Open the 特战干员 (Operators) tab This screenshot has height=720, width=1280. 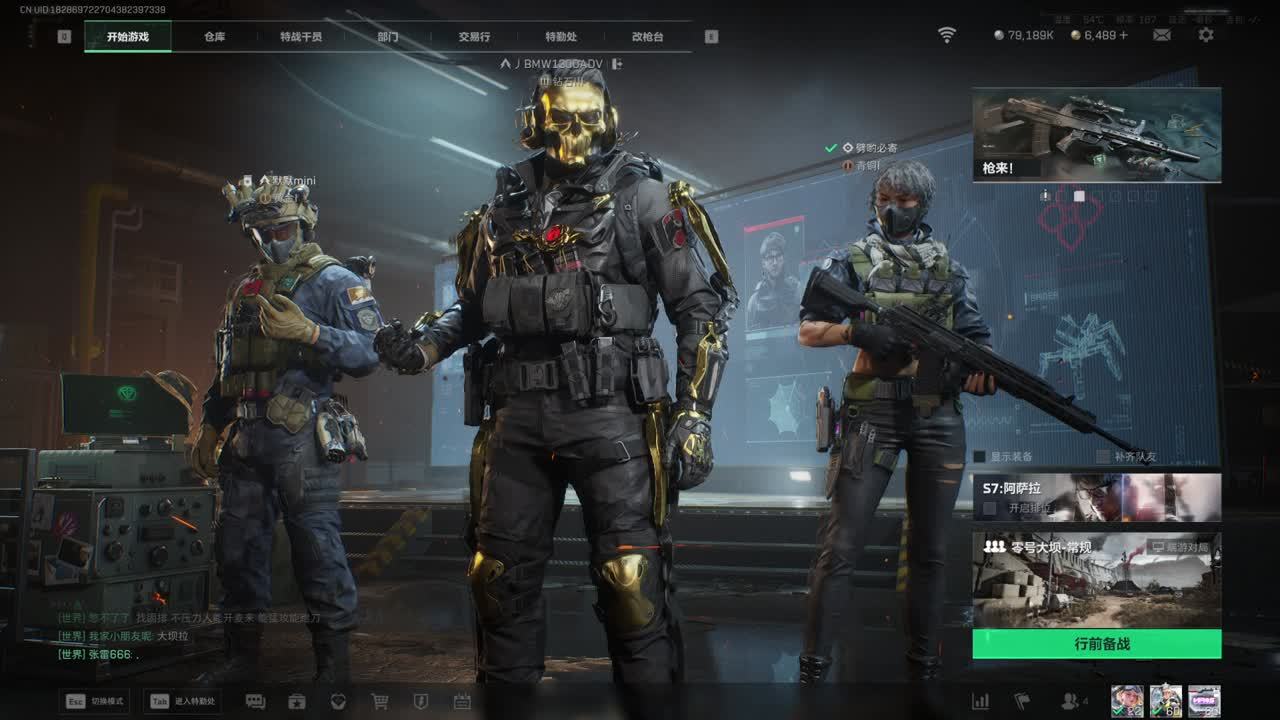coord(301,37)
